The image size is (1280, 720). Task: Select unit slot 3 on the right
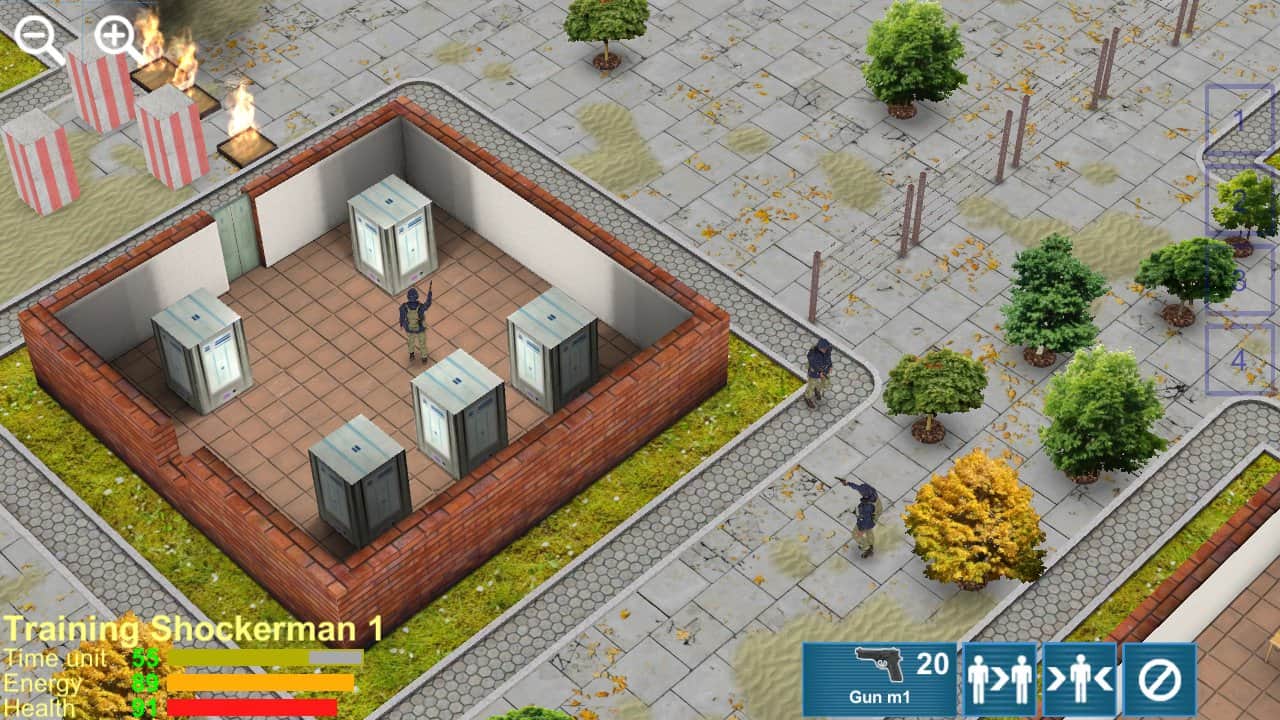click(1240, 280)
